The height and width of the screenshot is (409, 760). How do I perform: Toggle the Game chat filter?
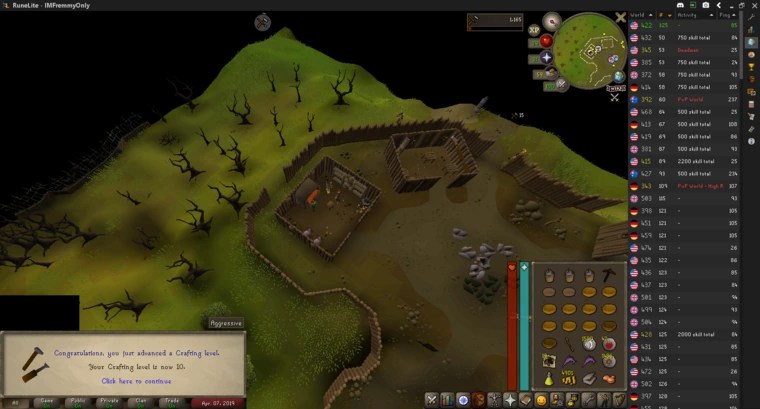[47, 401]
